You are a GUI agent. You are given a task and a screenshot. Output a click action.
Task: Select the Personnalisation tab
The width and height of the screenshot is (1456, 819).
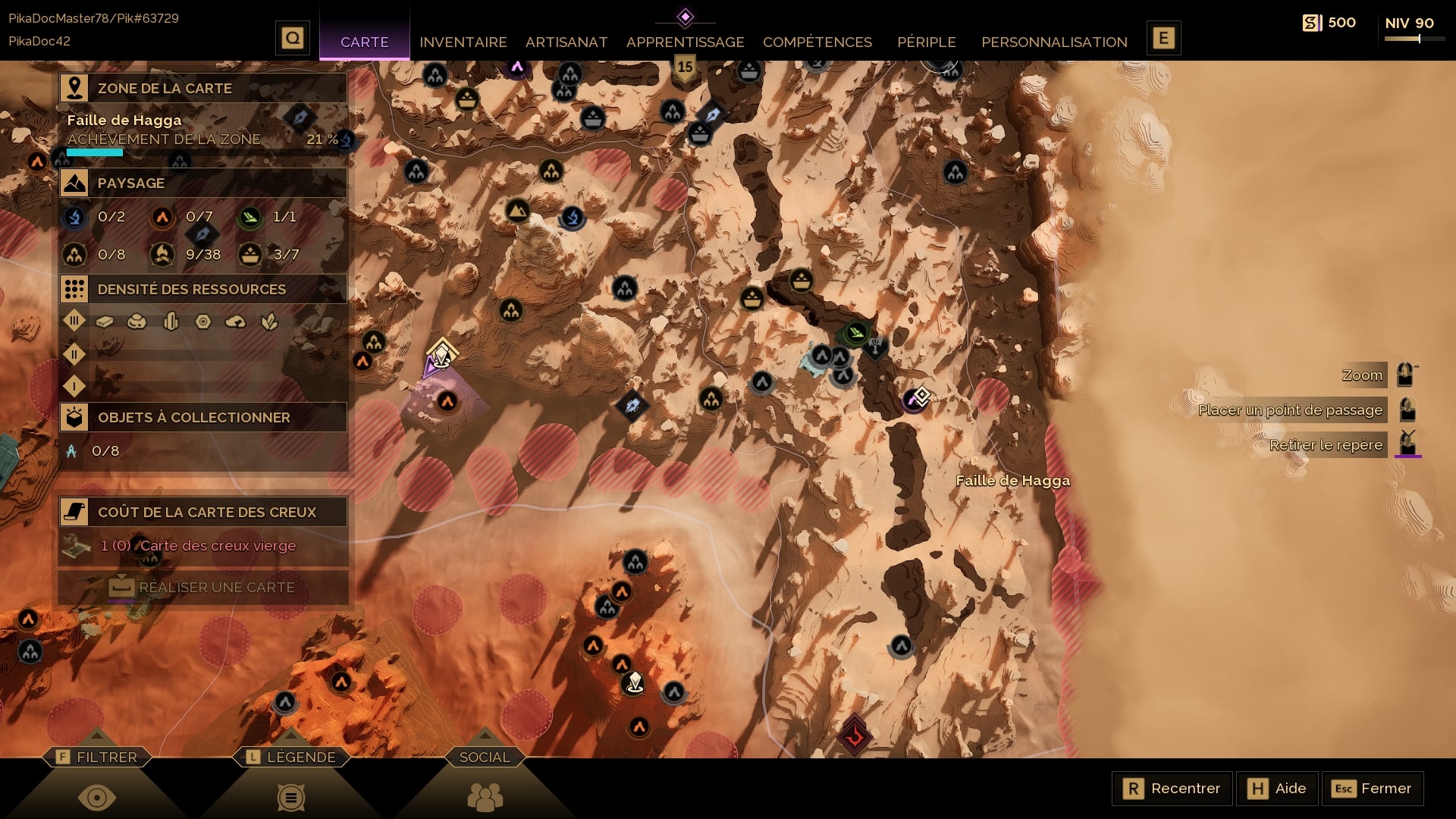[1054, 42]
